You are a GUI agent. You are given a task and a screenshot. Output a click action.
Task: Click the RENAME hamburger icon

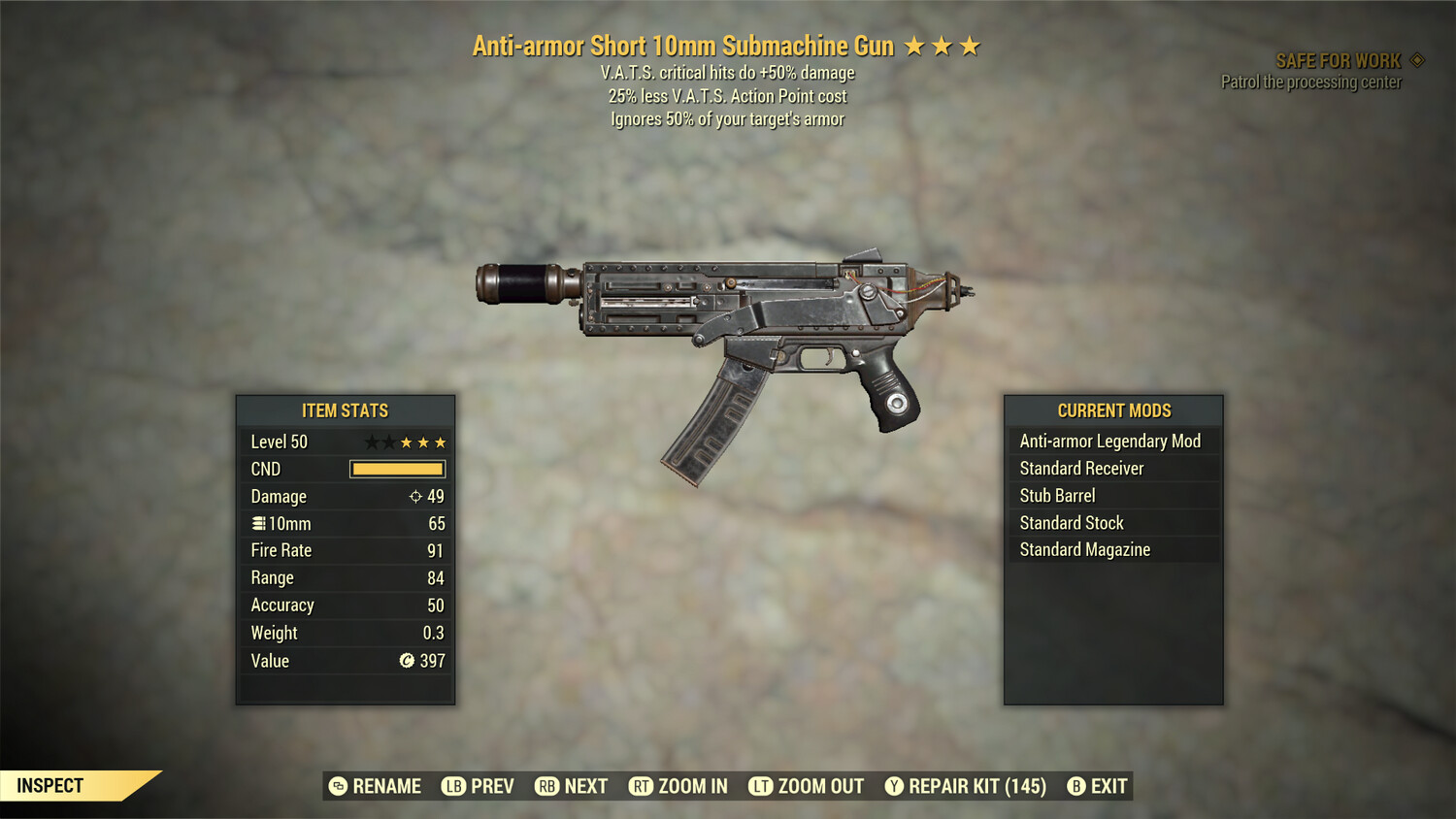337,786
